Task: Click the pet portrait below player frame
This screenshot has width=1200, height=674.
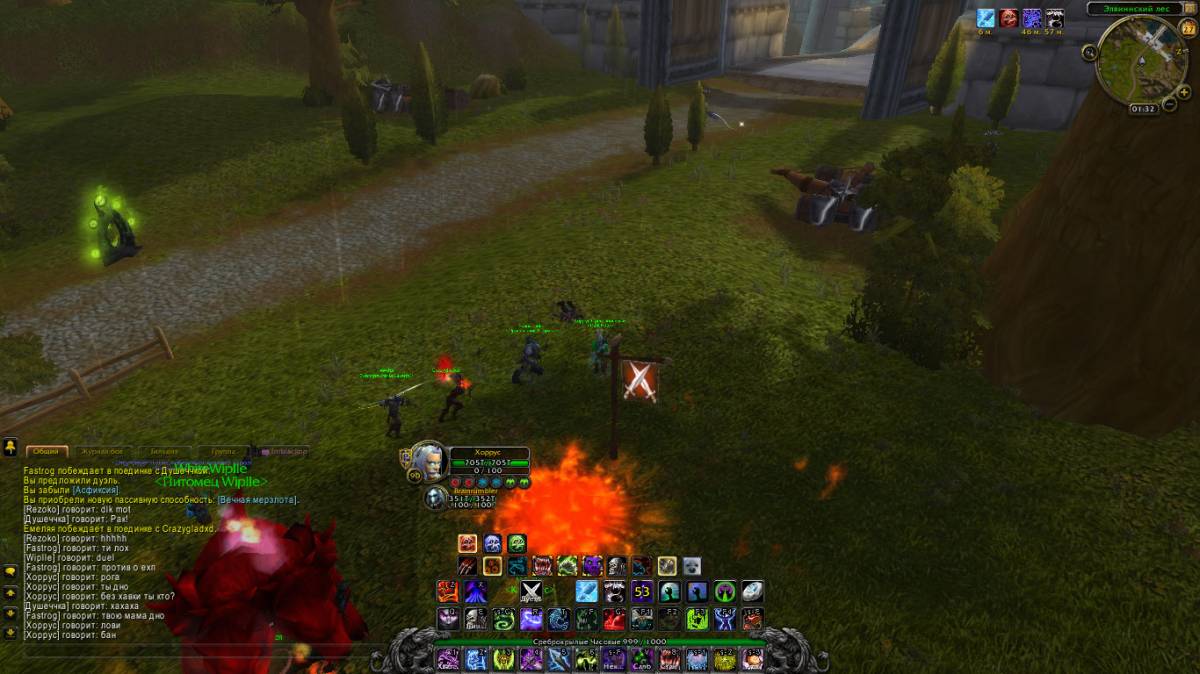Action: pyautogui.click(x=435, y=497)
